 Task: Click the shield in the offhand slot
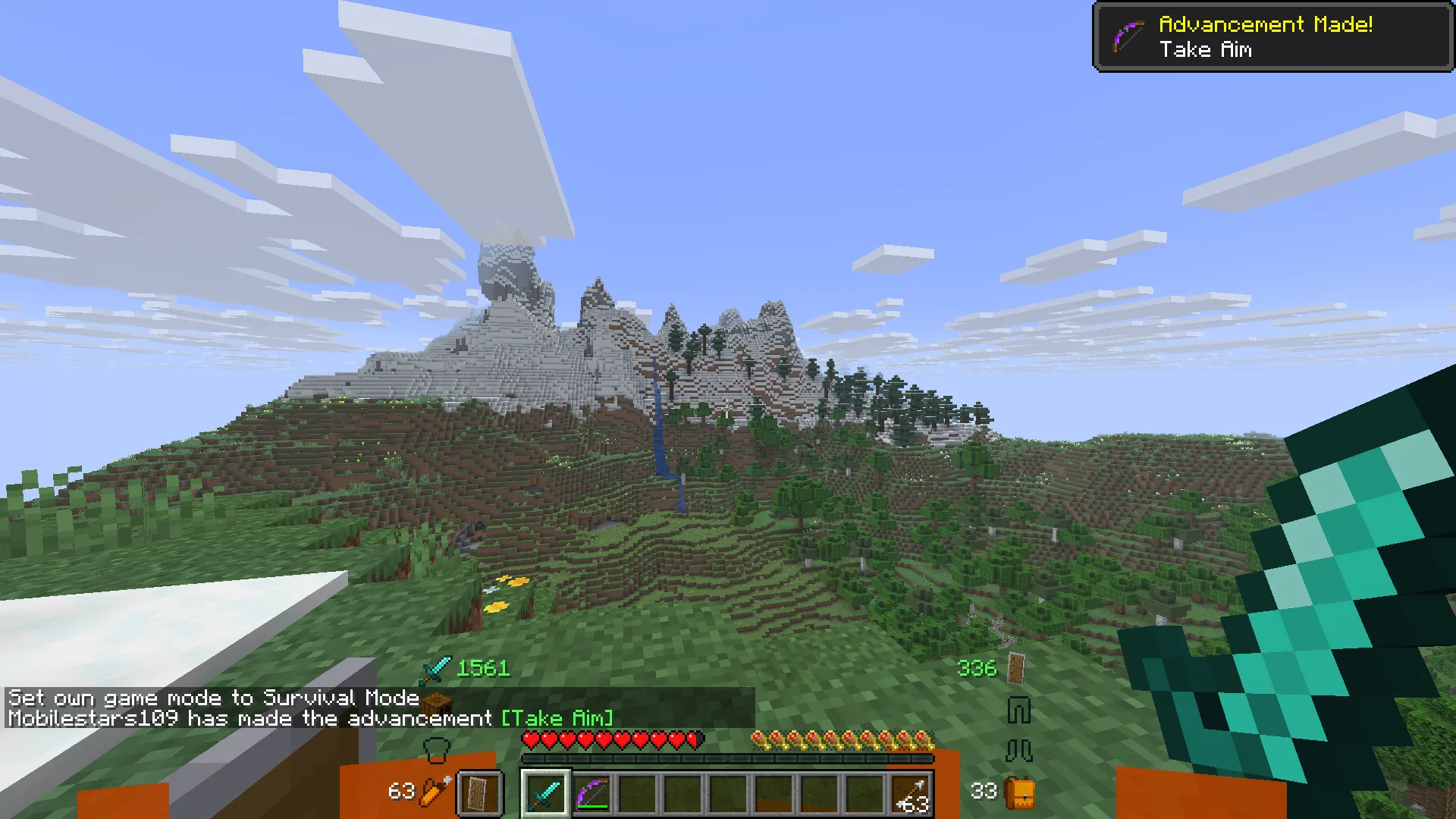click(478, 792)
